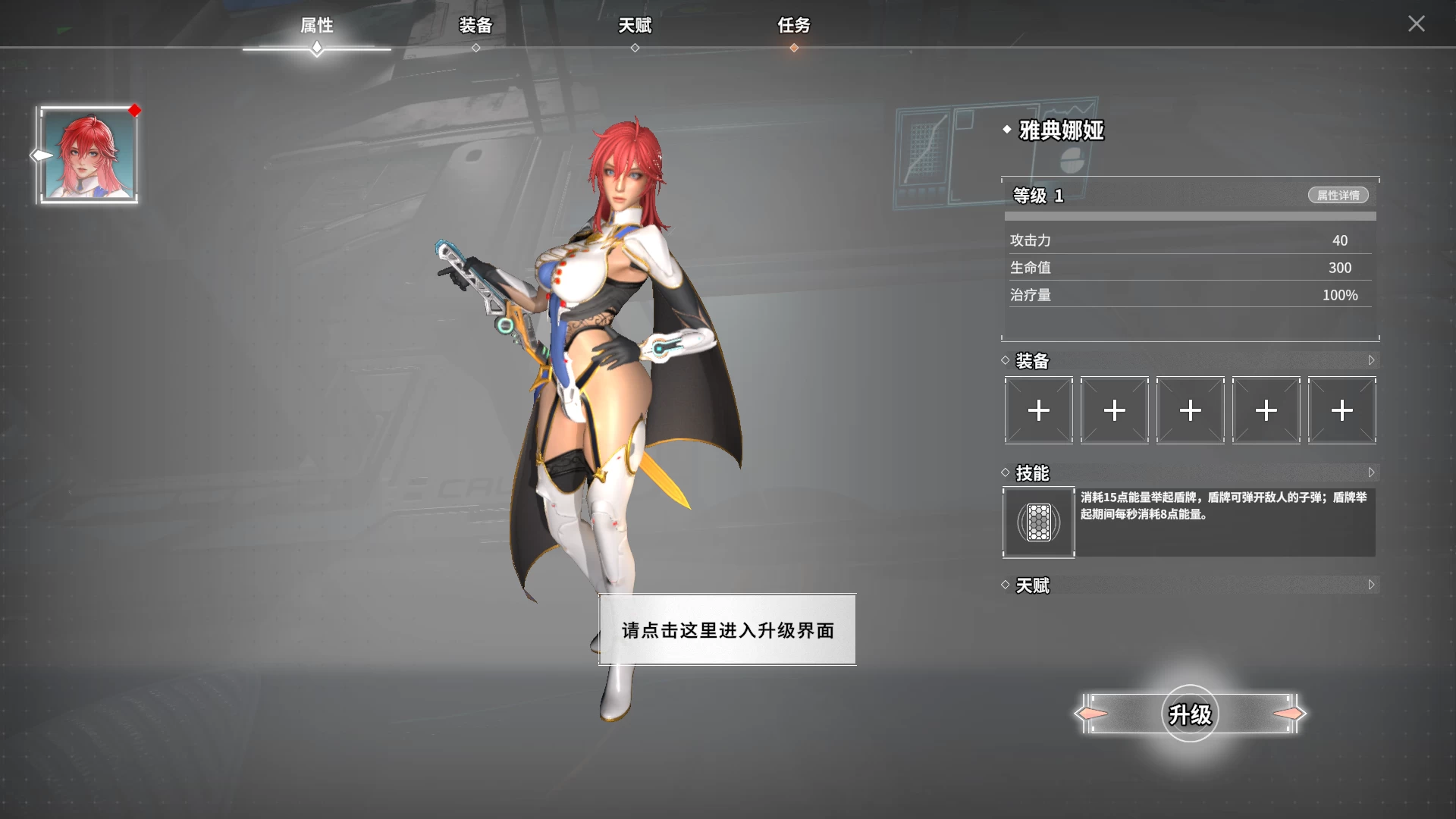
Task: Switch to the 装备 tab at the top
Action: click(x=476, y=25)
